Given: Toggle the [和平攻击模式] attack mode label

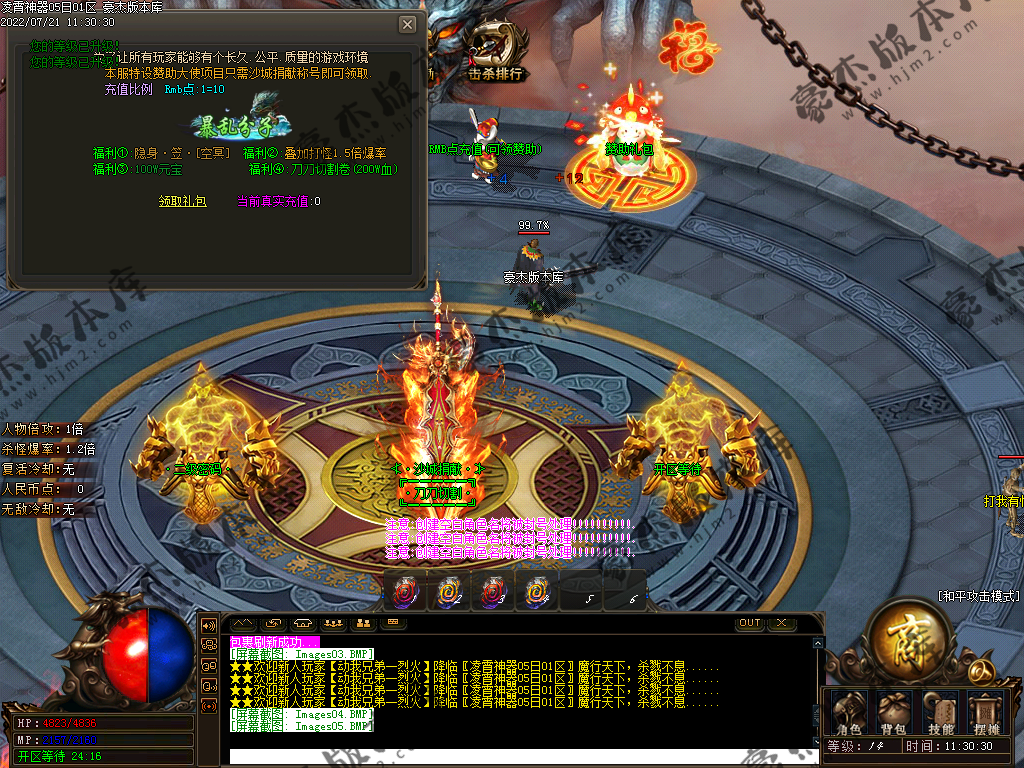Looking at the screenshot, I should pos(979,596).
